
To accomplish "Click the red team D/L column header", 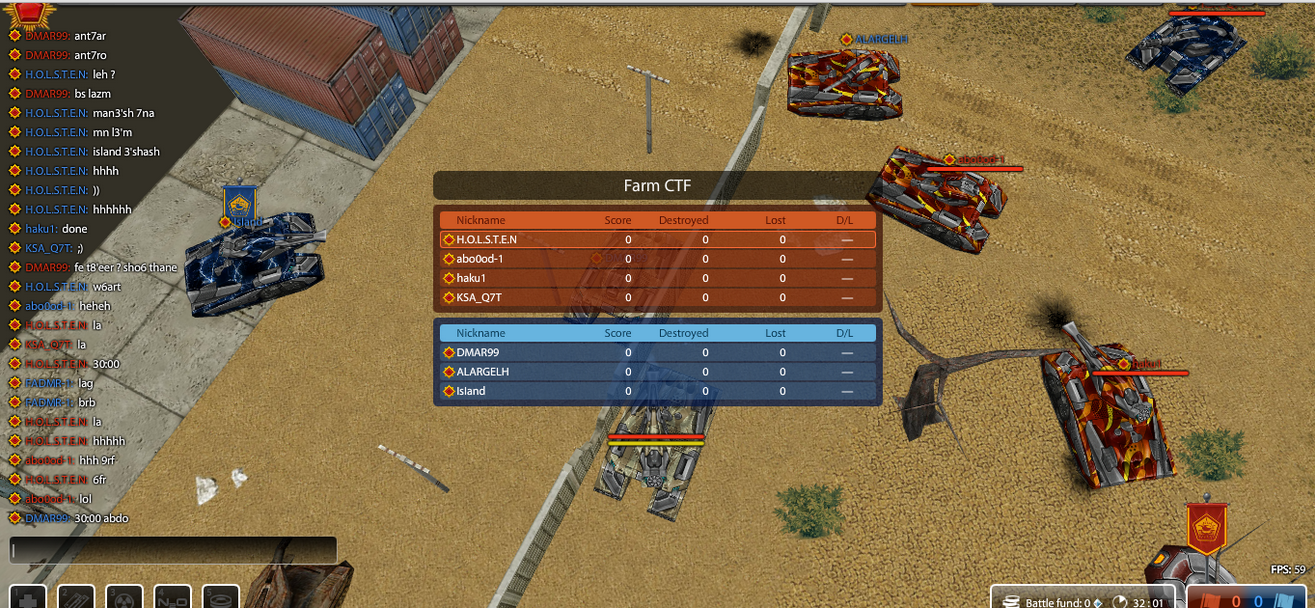I will pos(845,220).
